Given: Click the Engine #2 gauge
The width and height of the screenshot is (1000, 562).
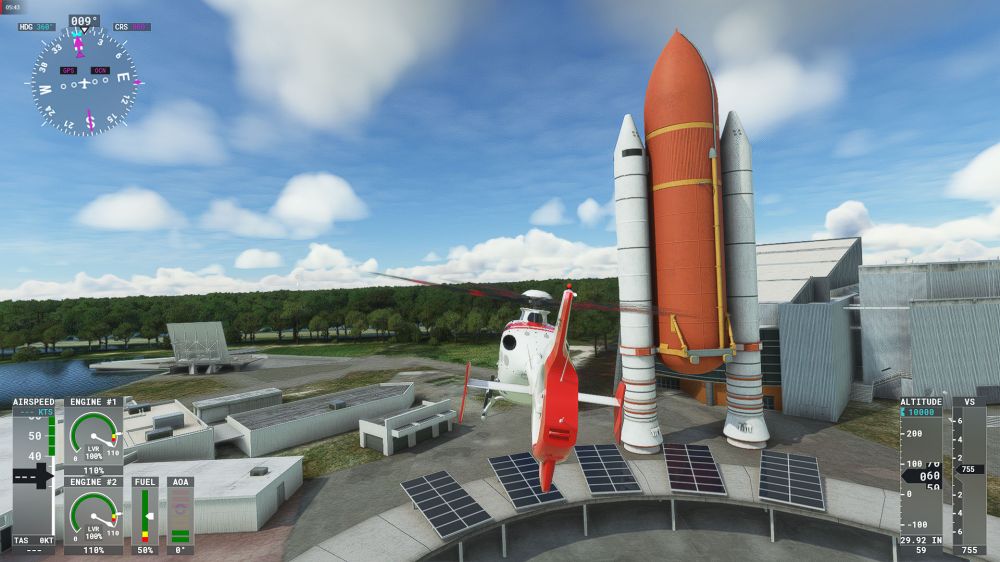Looking at the screenshot, I should [x=93, y=515].
